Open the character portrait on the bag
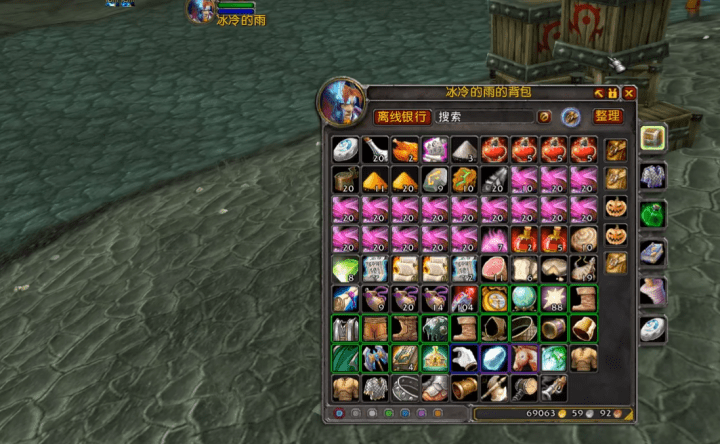This screenshot has height=444, width=720. (341, 101)
